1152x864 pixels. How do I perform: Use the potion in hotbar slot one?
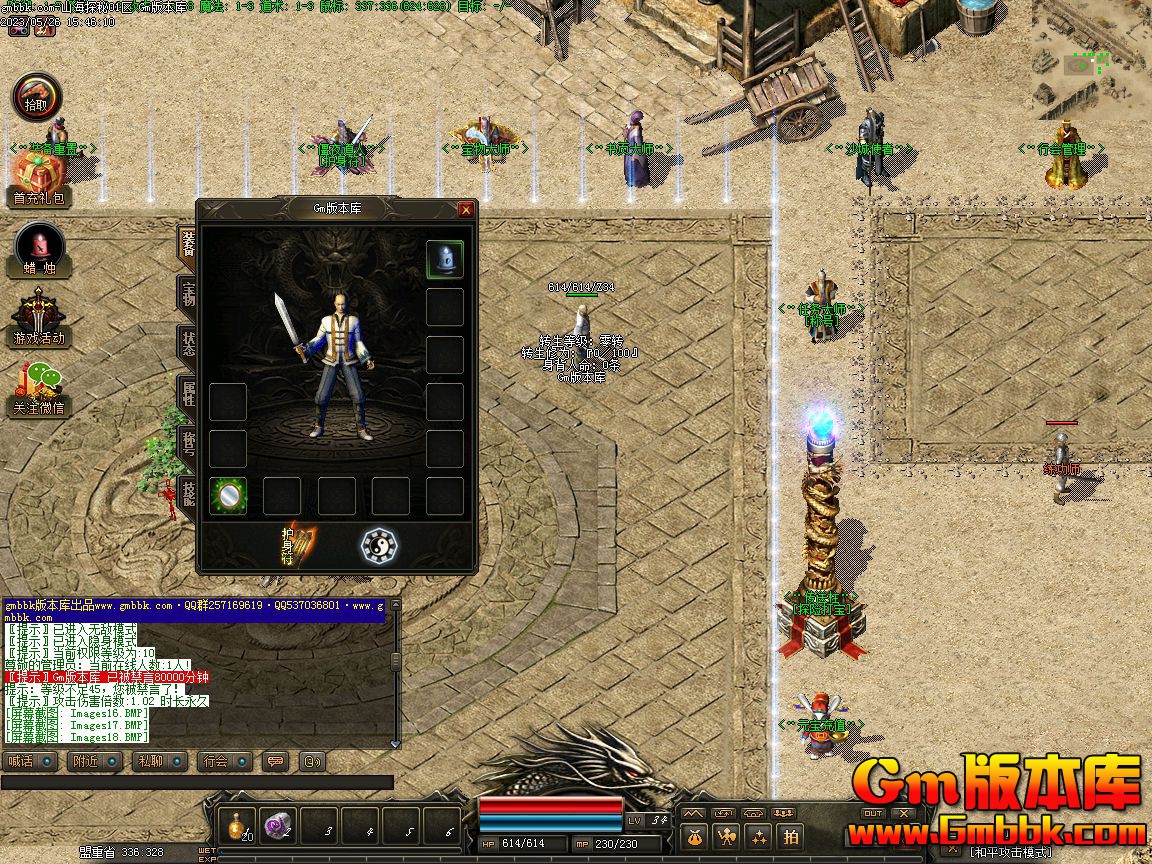(237, 825)
